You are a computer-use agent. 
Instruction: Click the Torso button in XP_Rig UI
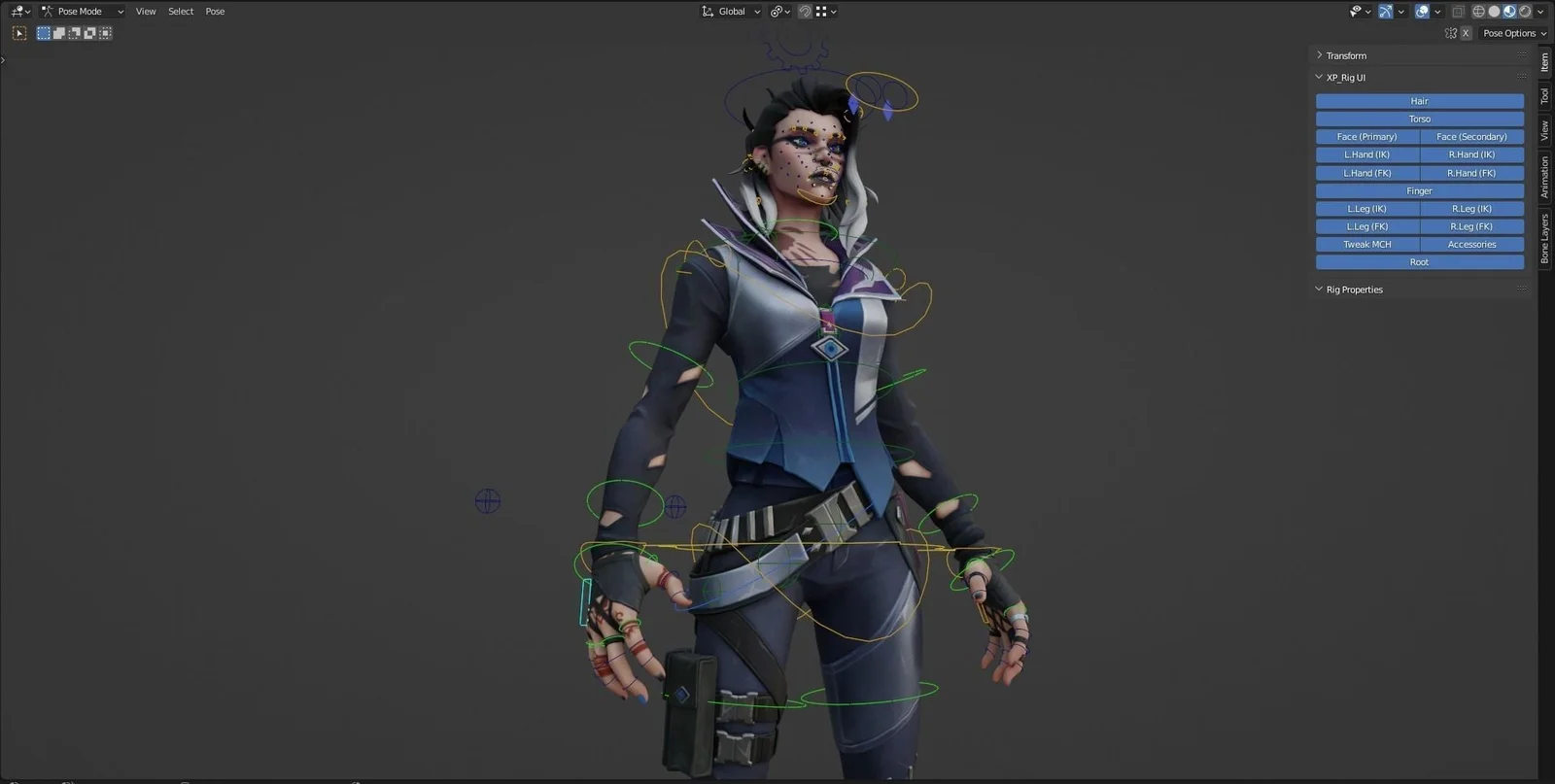(1419, 118)
